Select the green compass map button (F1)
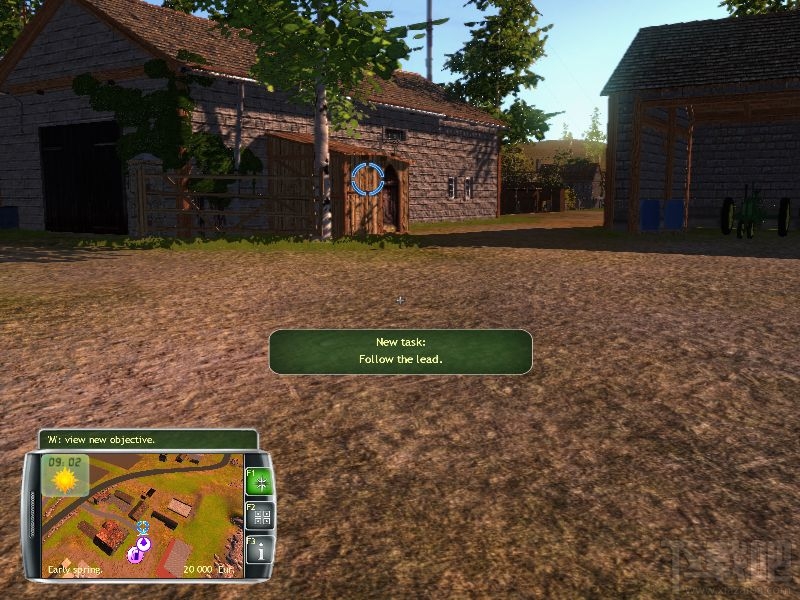Viewport: 800px width, 600px height. (x=260, y=483)
